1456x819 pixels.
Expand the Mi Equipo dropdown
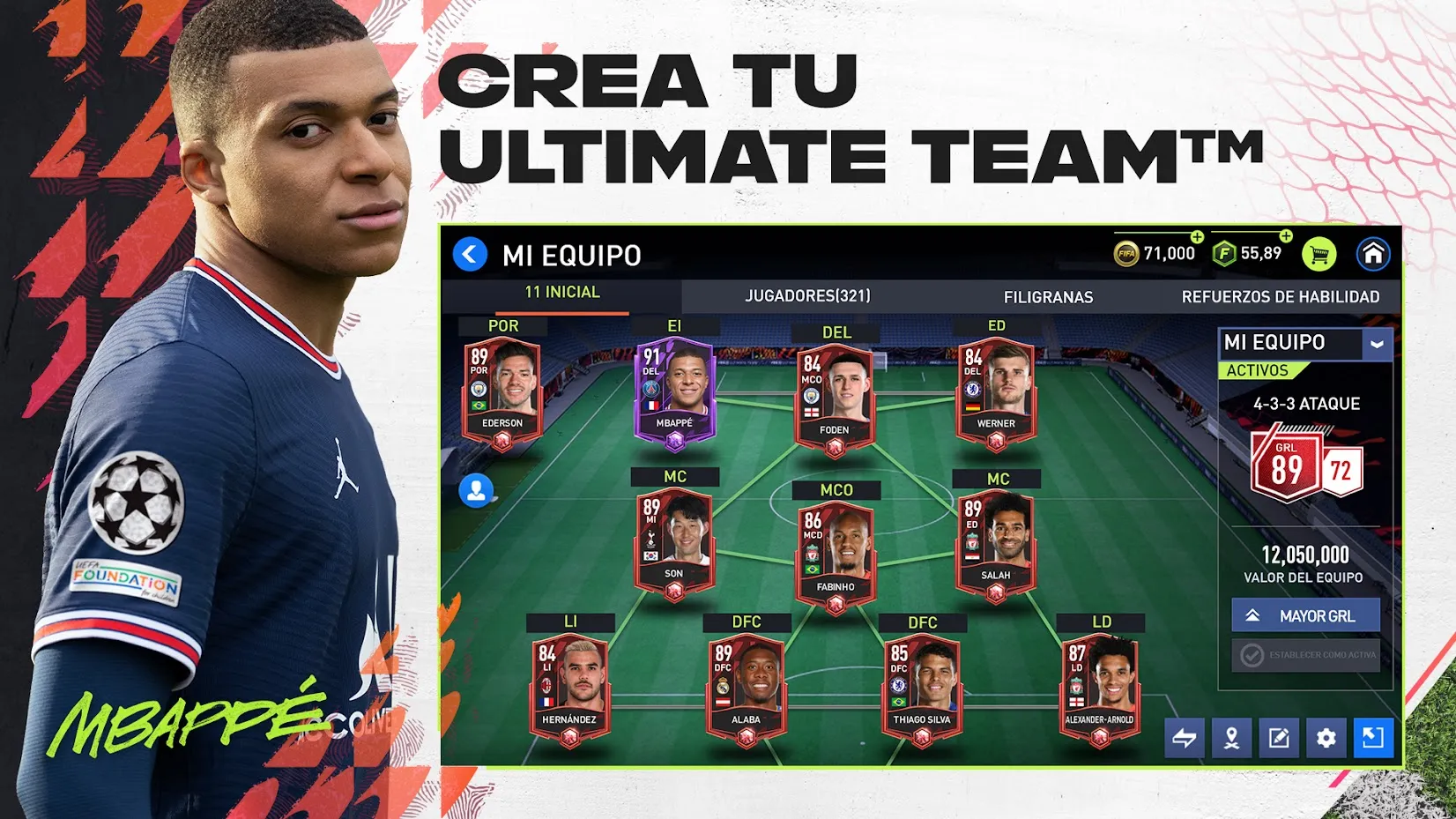pyautogui.click(x=1377, y=344)
